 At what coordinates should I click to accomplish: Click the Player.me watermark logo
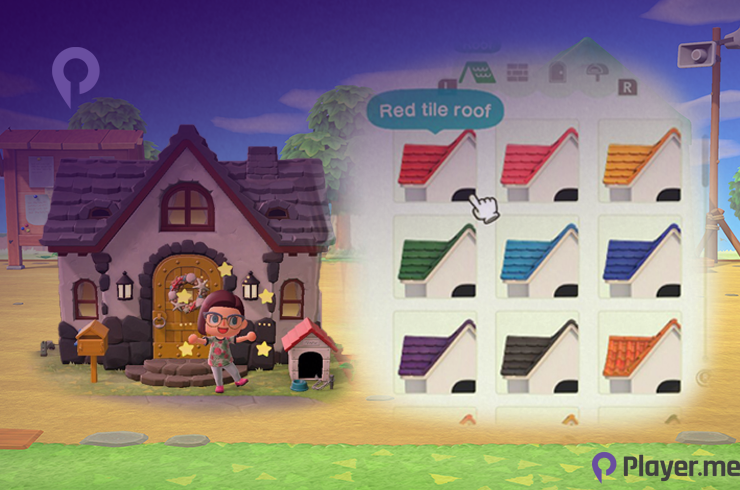coord(662,466)
